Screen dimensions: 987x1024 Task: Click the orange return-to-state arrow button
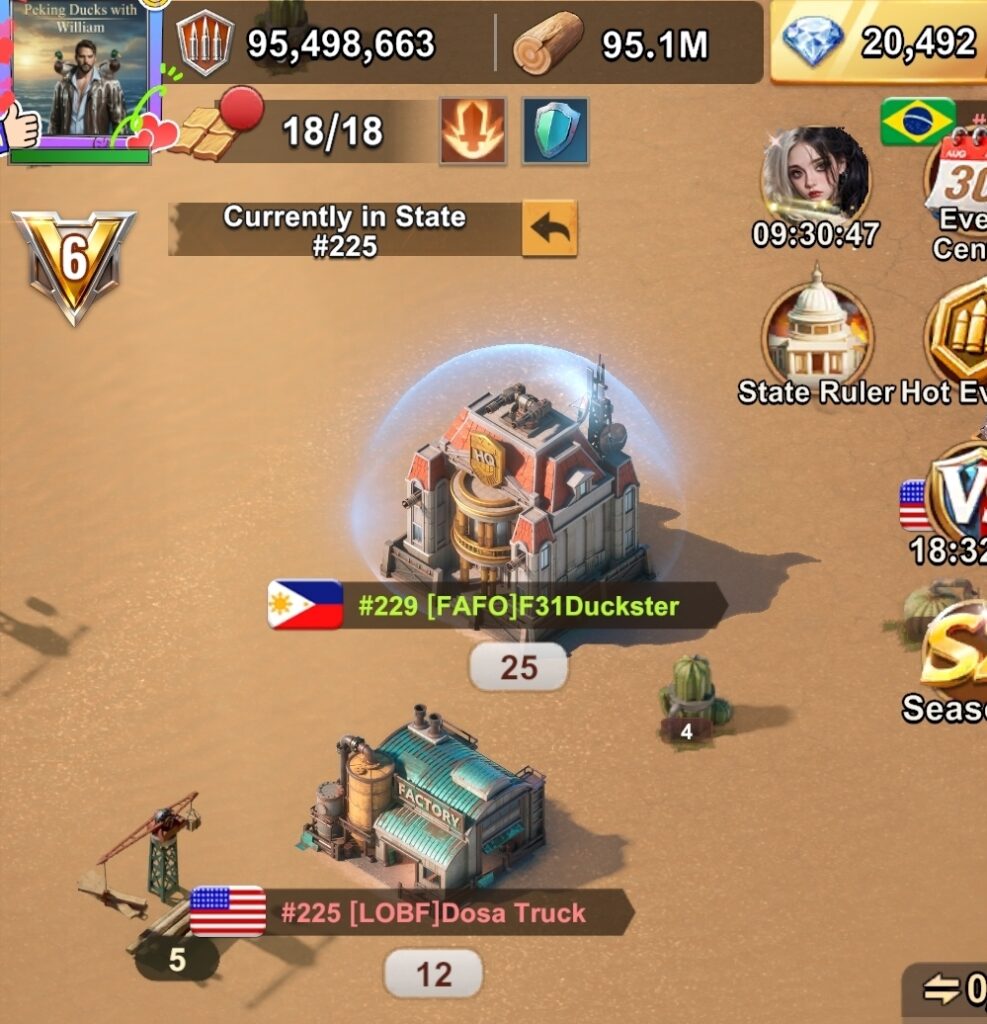coord(549,228)
